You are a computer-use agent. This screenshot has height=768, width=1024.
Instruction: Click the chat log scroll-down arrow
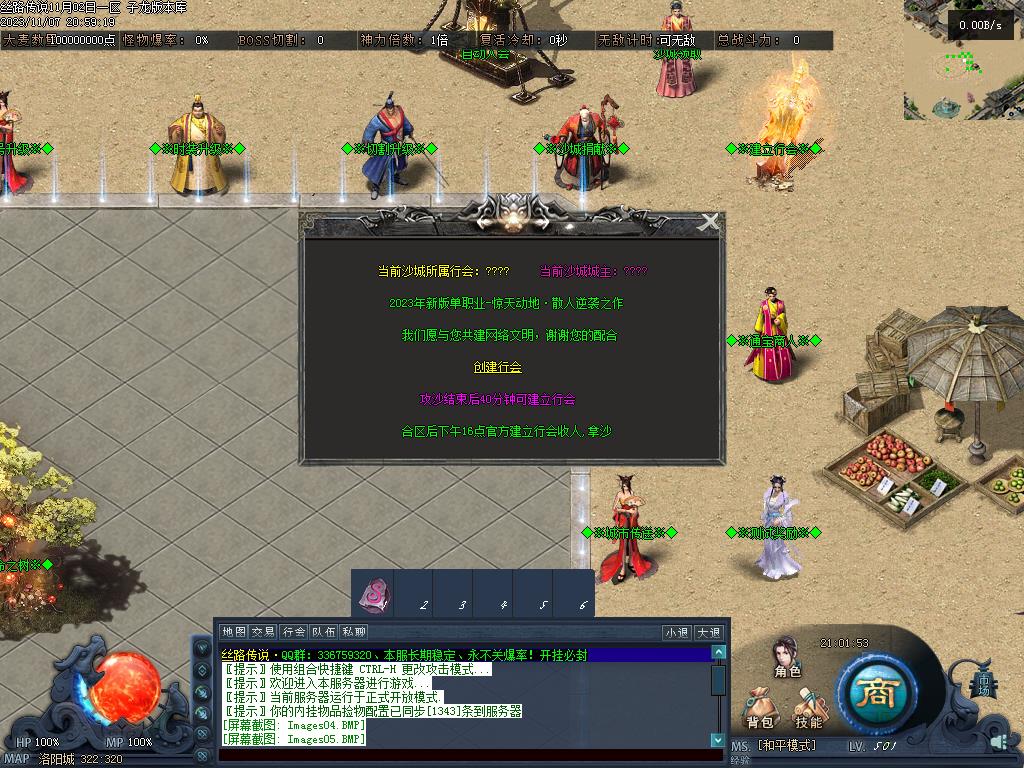click(x=718, y=740)
